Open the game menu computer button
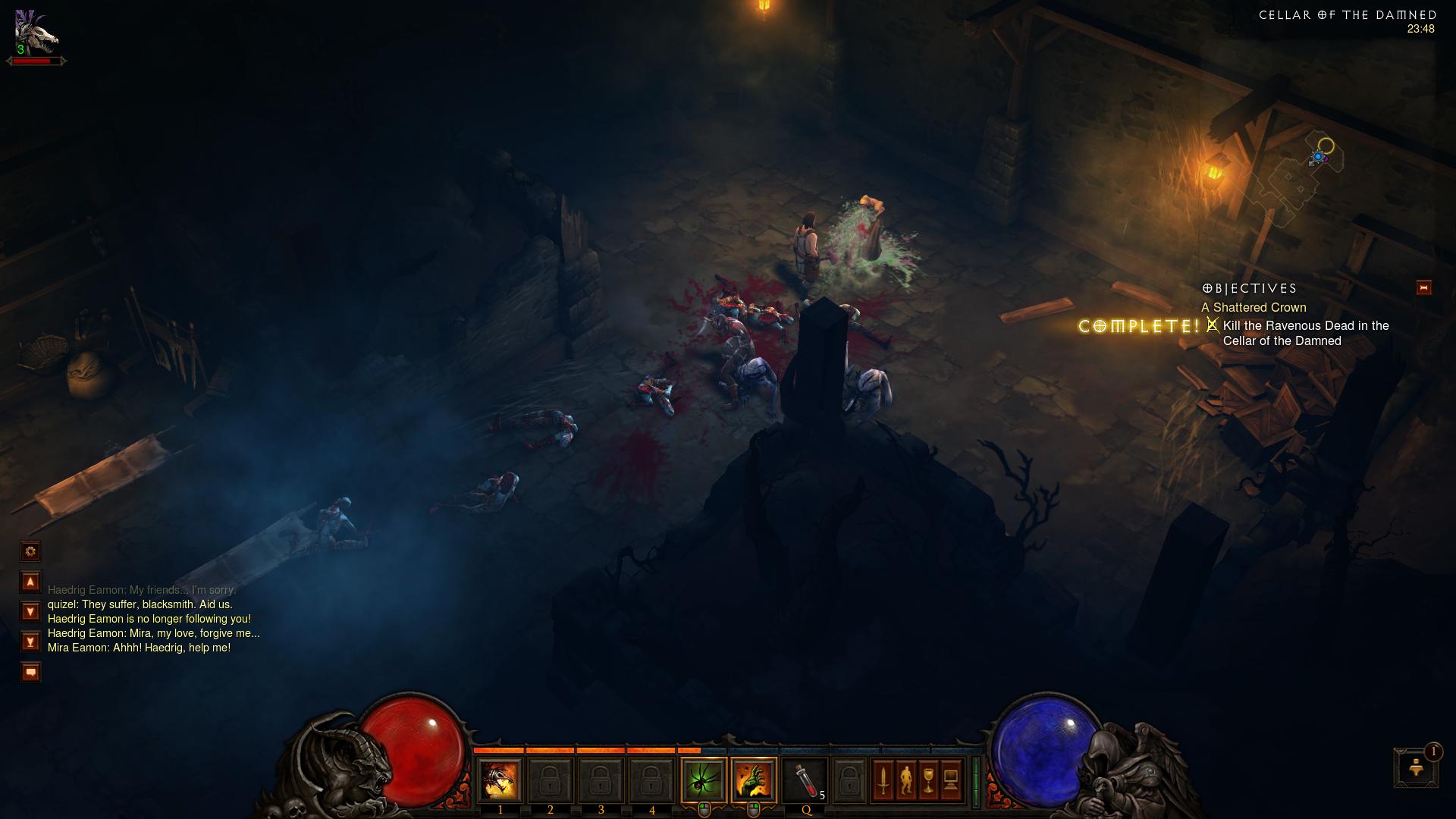1456x819 pixels. [951, 780]
